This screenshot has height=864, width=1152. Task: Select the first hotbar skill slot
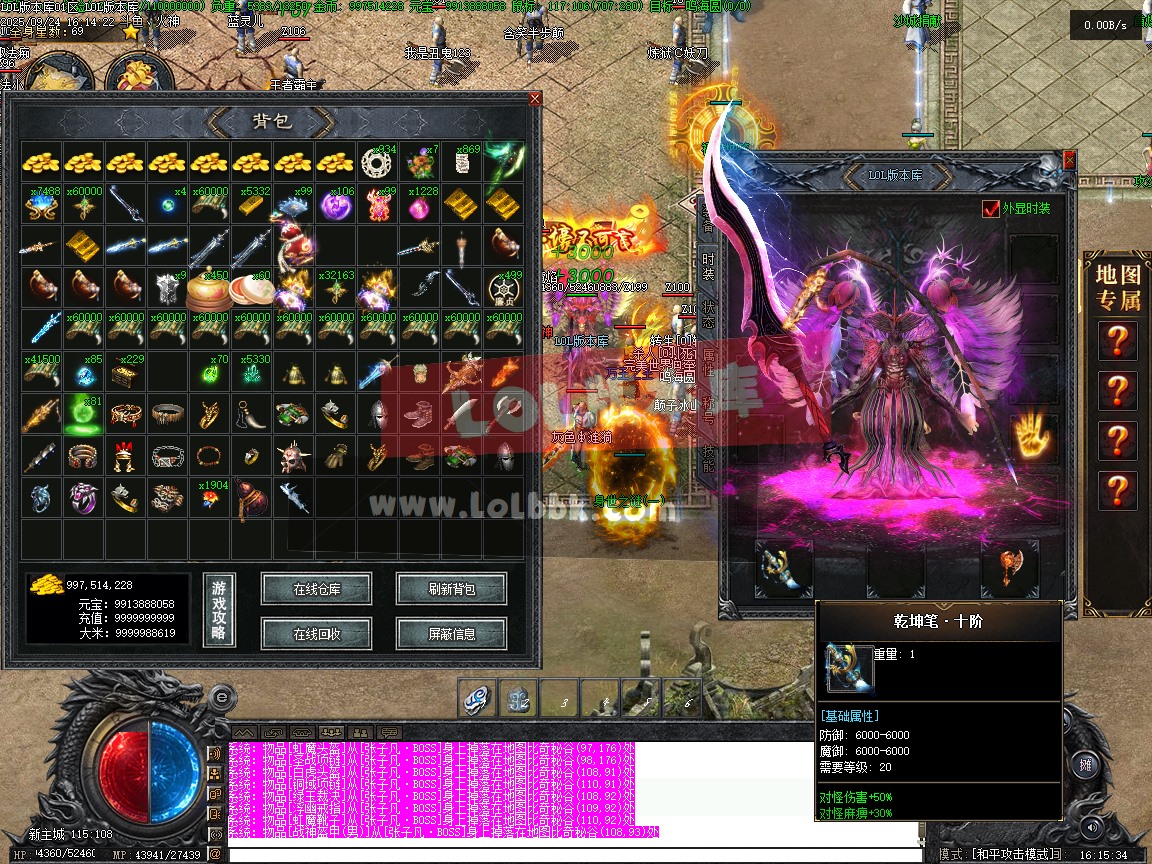click(x=477, y=699)
